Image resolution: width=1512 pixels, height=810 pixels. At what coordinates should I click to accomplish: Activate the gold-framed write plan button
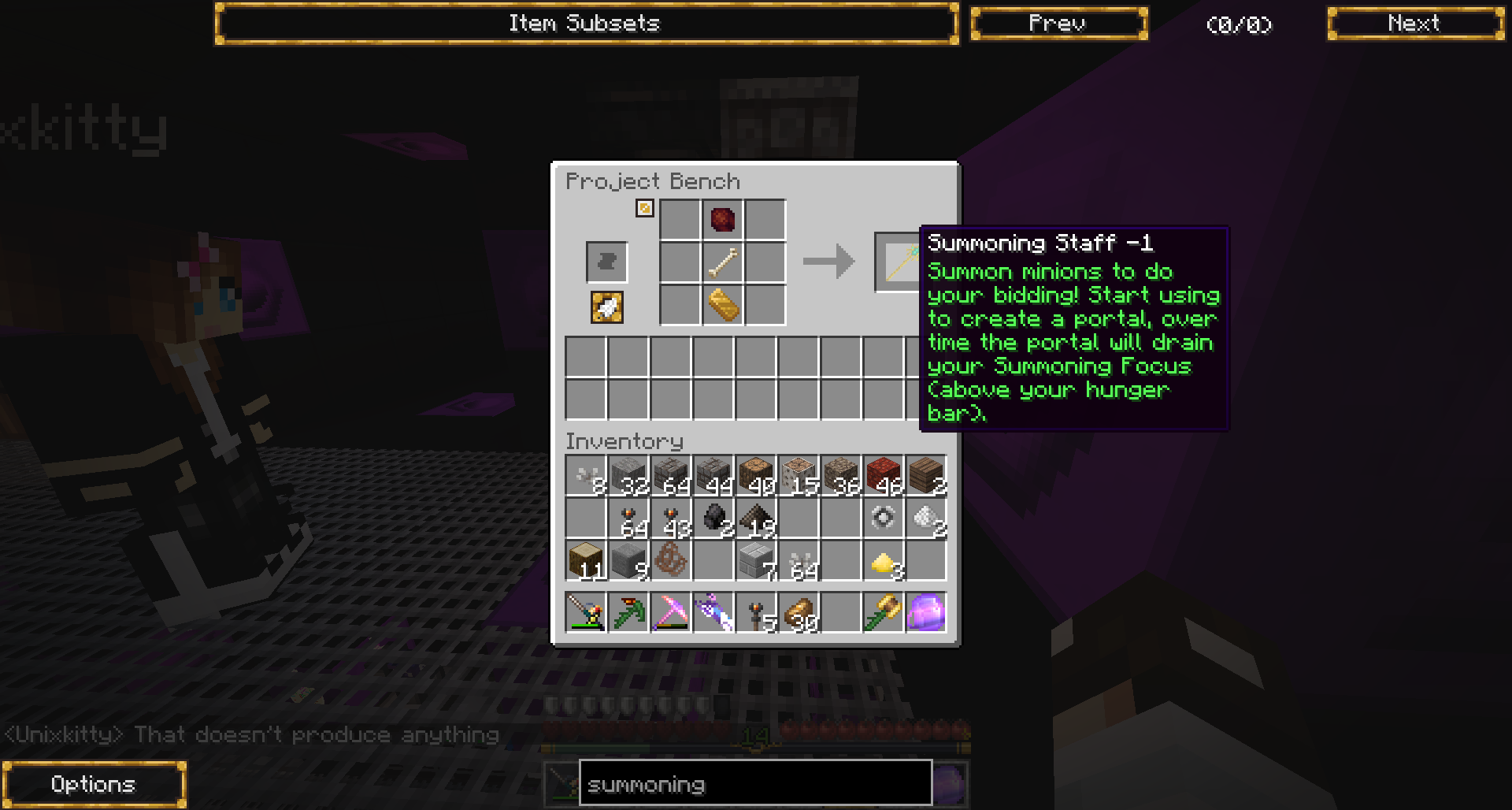pos(606,307)
